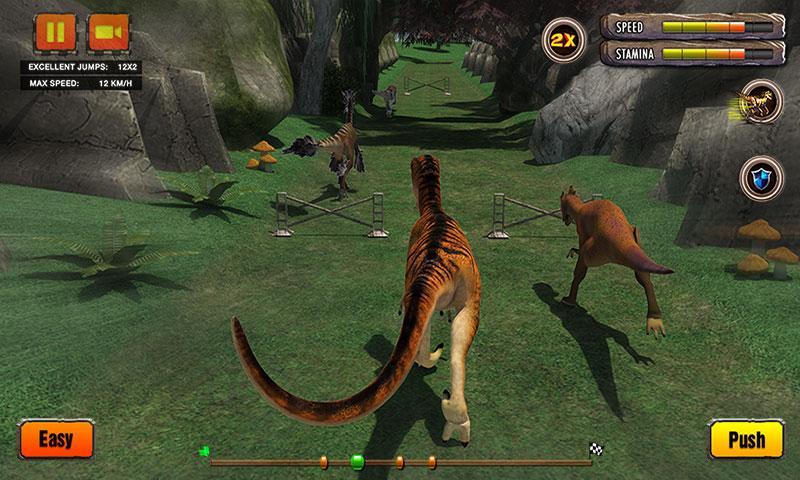Click the Easy difficulty button
This screenshot has height=480, width=800.
click(56, 438)
